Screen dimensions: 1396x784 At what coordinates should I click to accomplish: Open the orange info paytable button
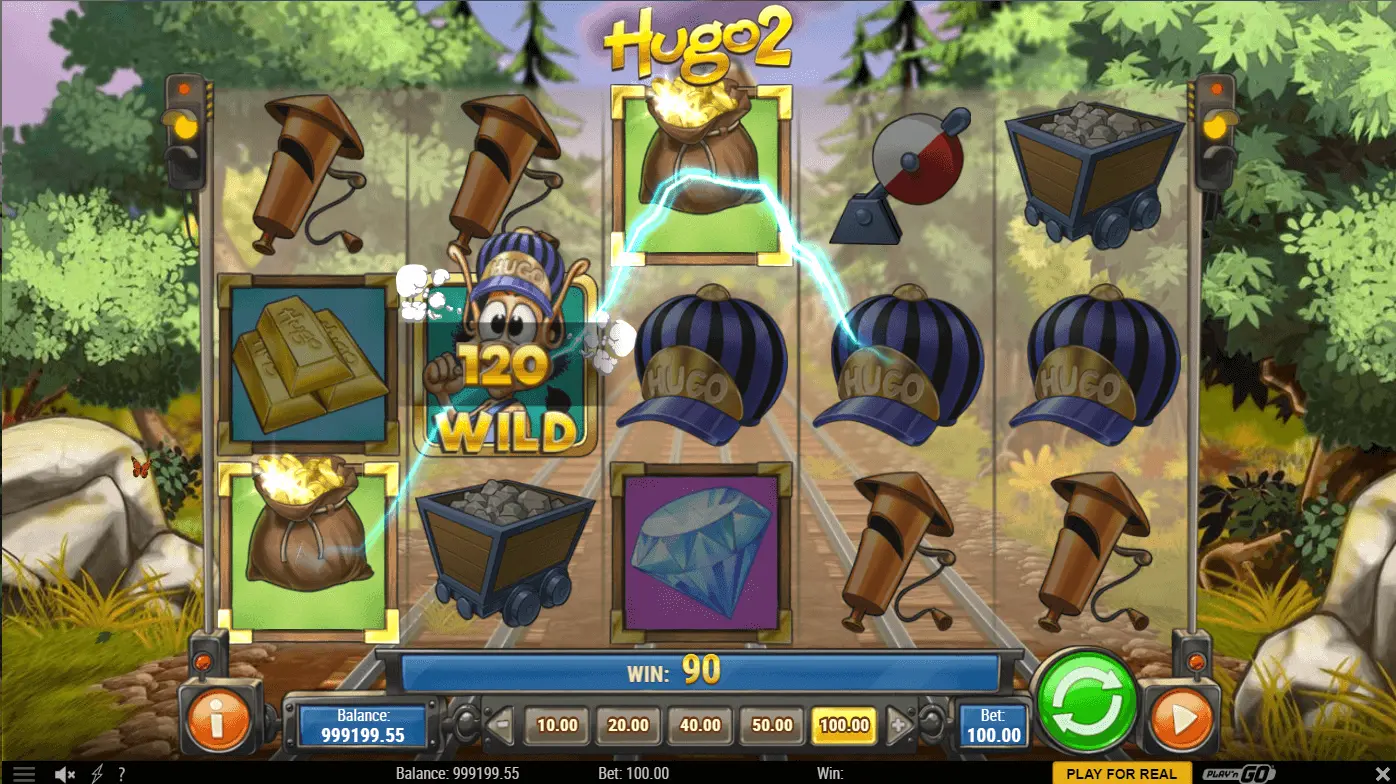click(x=216, y=715)
